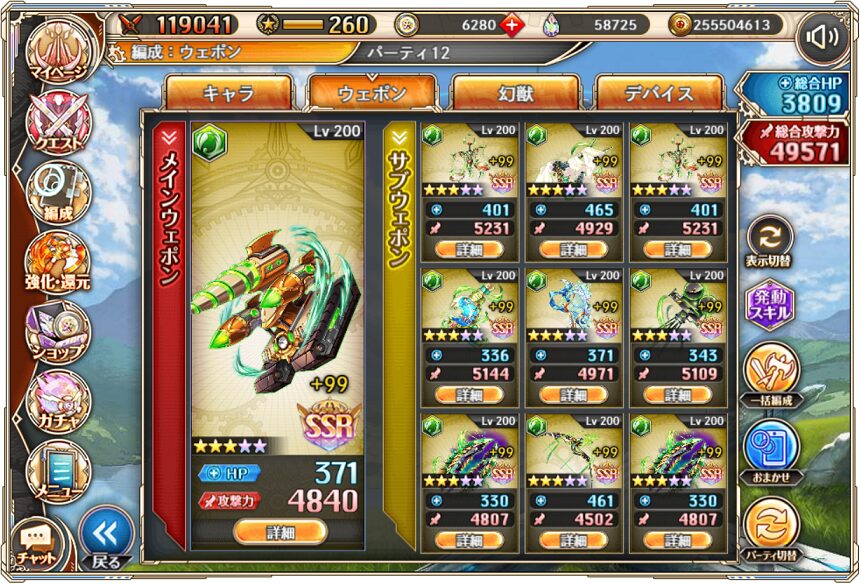The image size is (861, 584).
Task: Open 強化・還元 menu
Action: click(x=57, y=260)
